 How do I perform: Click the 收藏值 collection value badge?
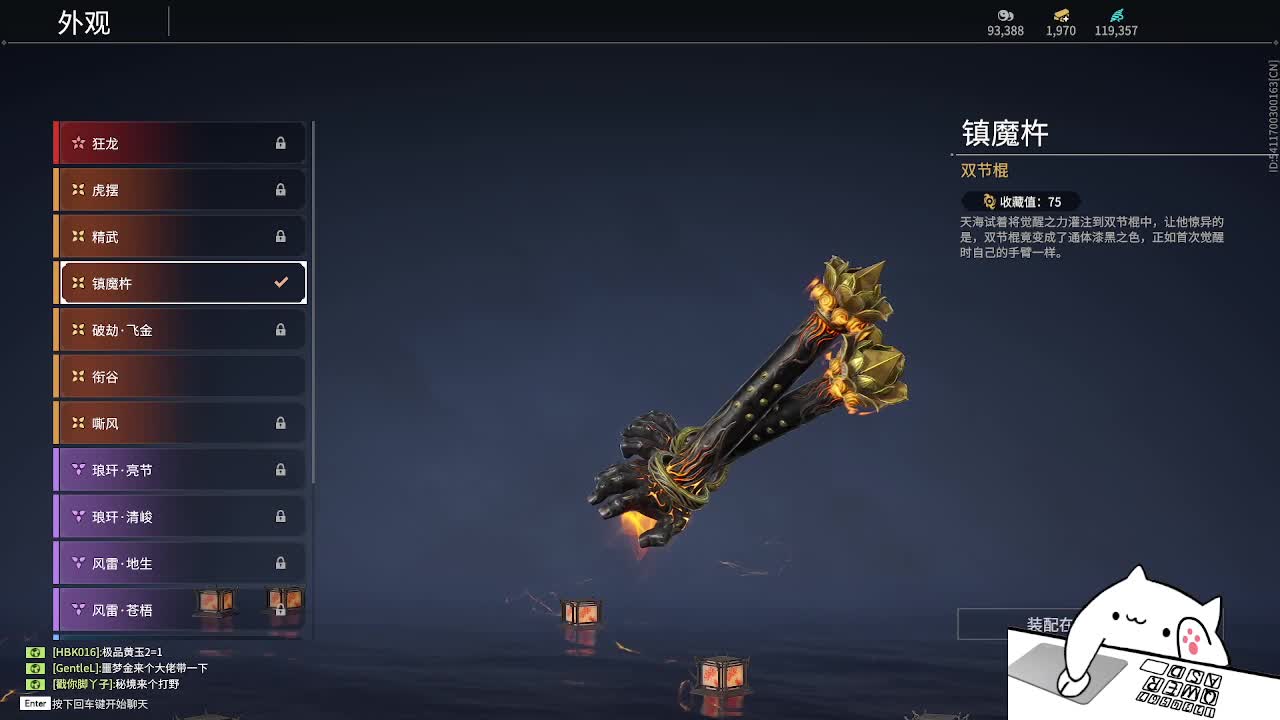tap(1022, 202)
